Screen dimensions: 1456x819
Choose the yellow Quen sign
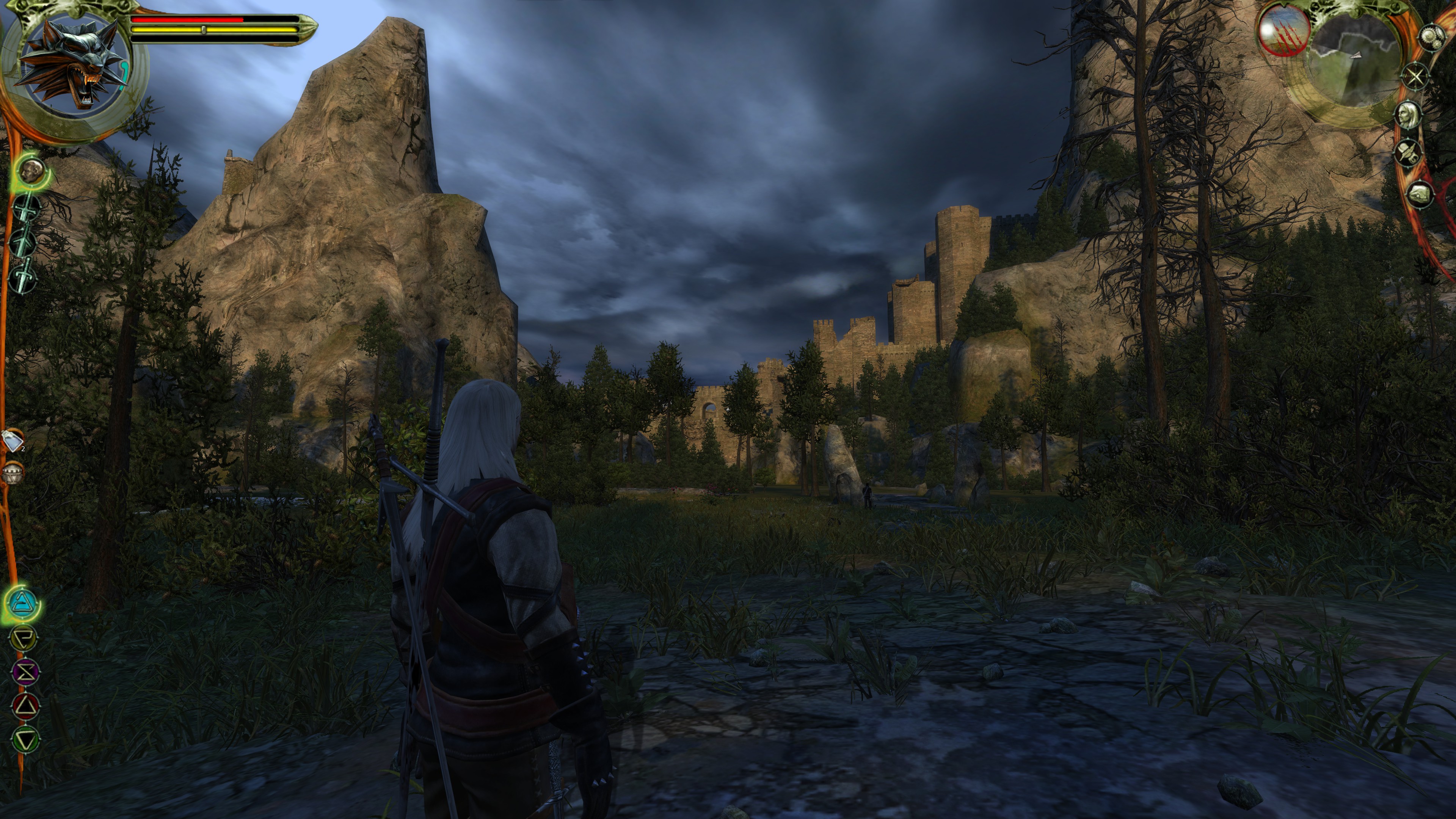point(24,638)
